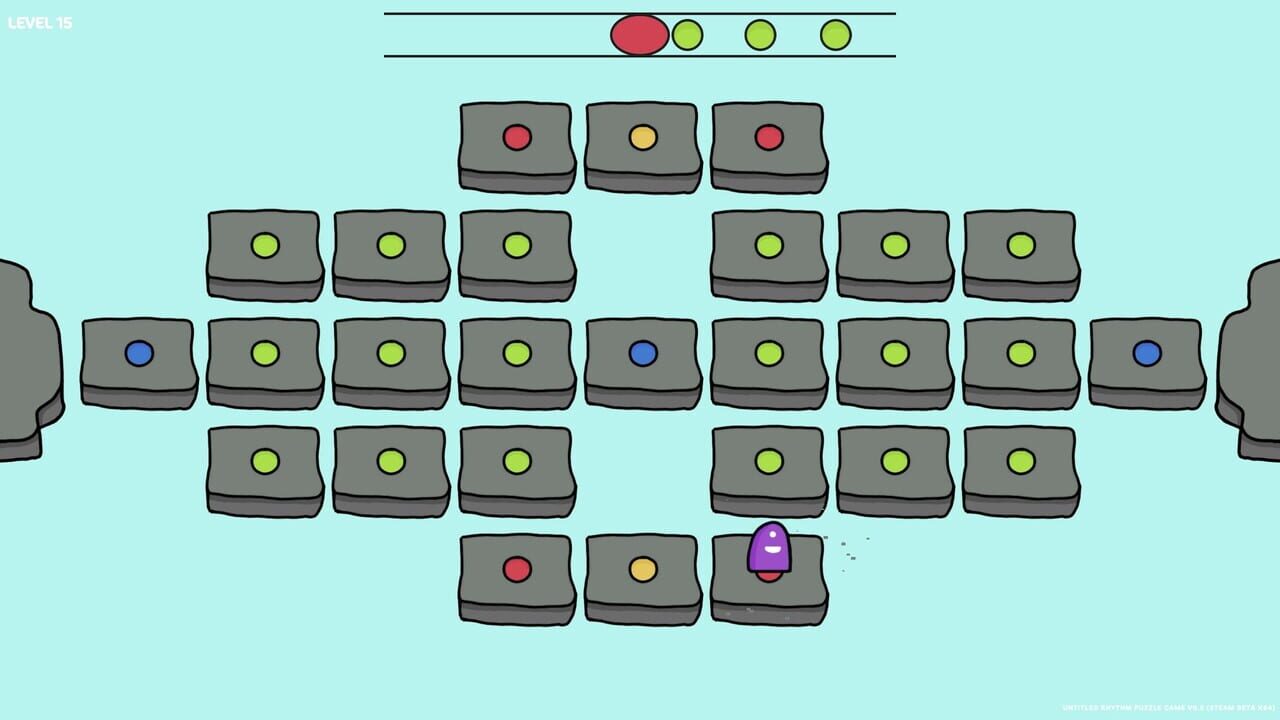Click the yellow-dot tile in the bottom row
This screenshot has width=1280, height=720.
point(643,567)
